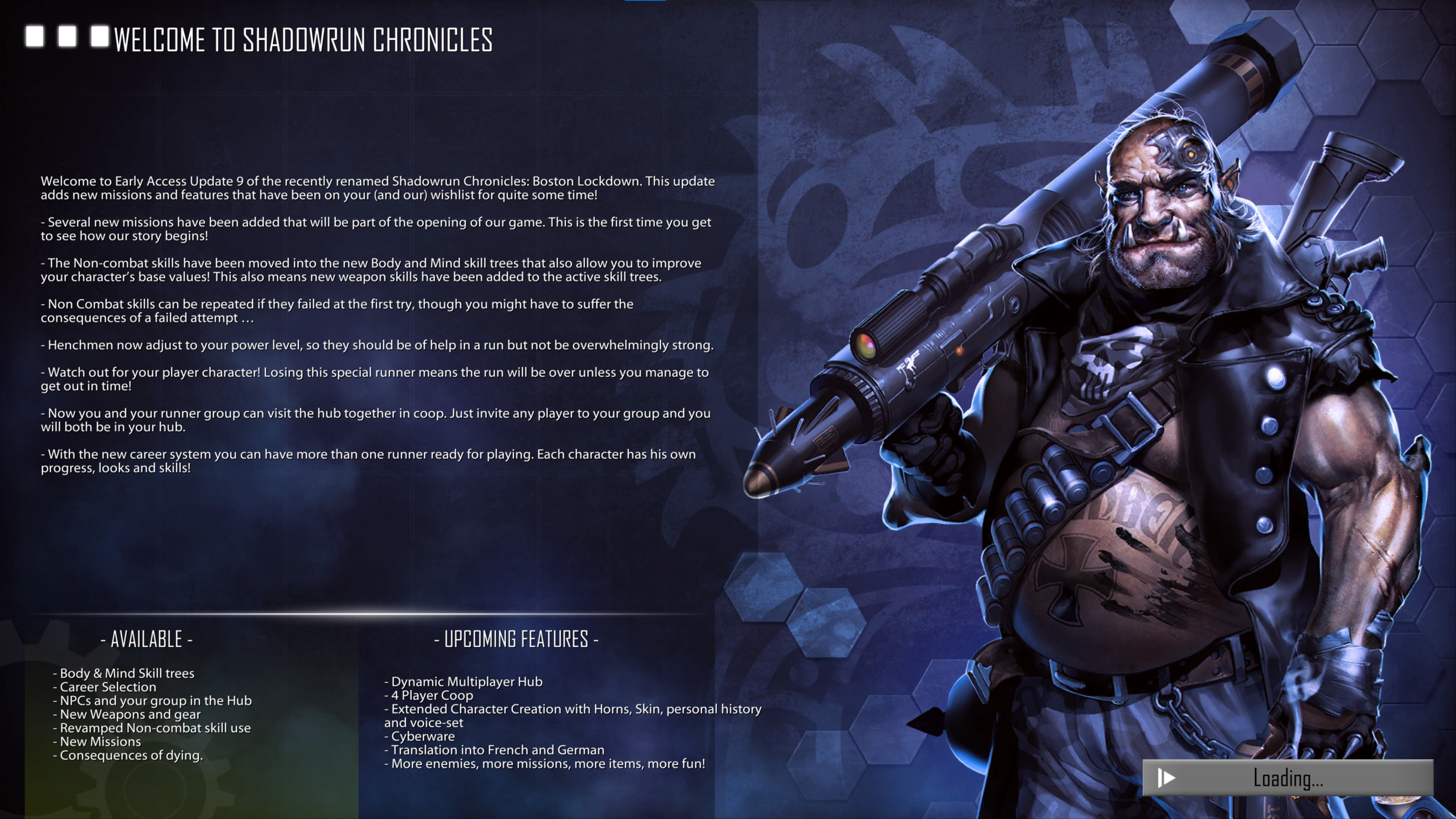This screenshot has height=819, width=1456.
Task: Click the Translation into French and German link
Action: (x=496, y=750)
